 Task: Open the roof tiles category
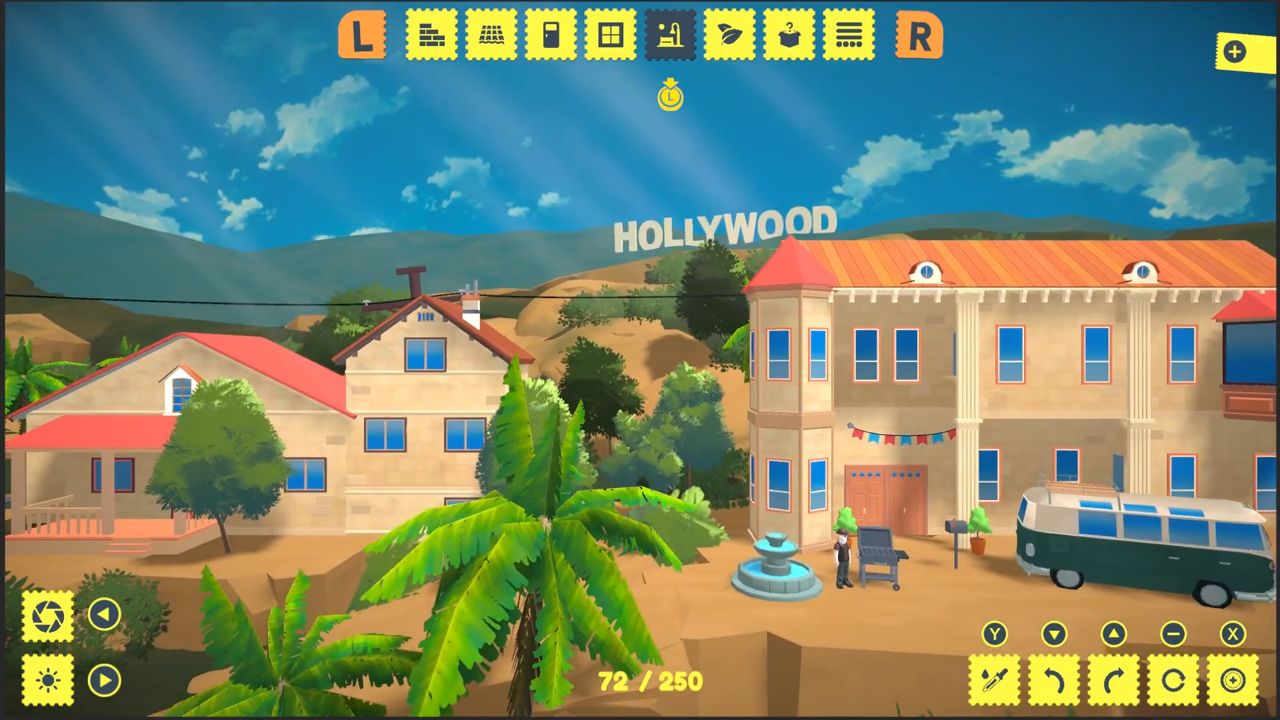(491, 35)
